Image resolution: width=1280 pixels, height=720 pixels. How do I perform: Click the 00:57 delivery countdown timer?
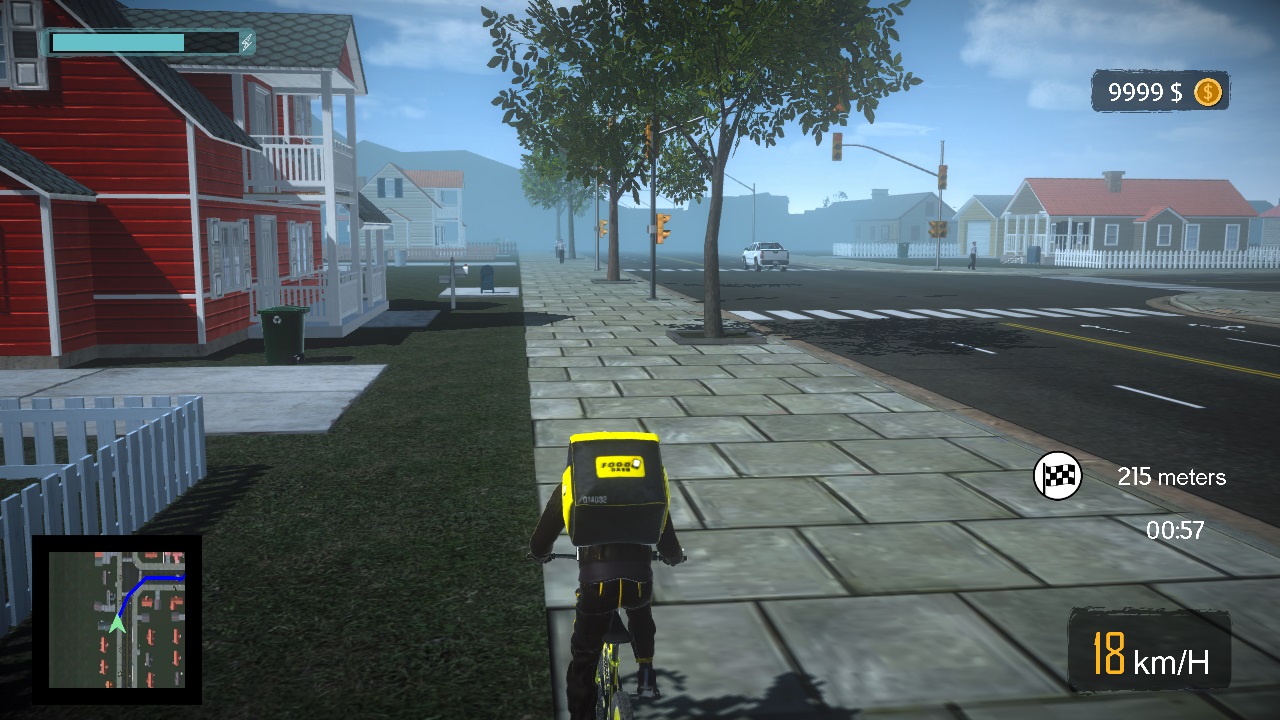click(1175, 532)
